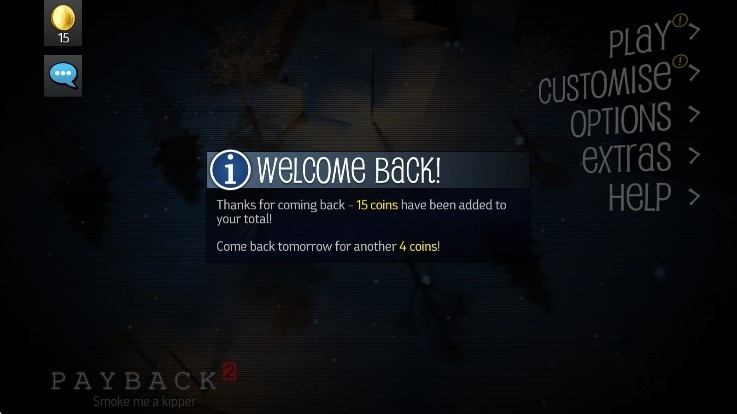
Task: Open the blue speech bubble chat icon
Action: (63, 75)
